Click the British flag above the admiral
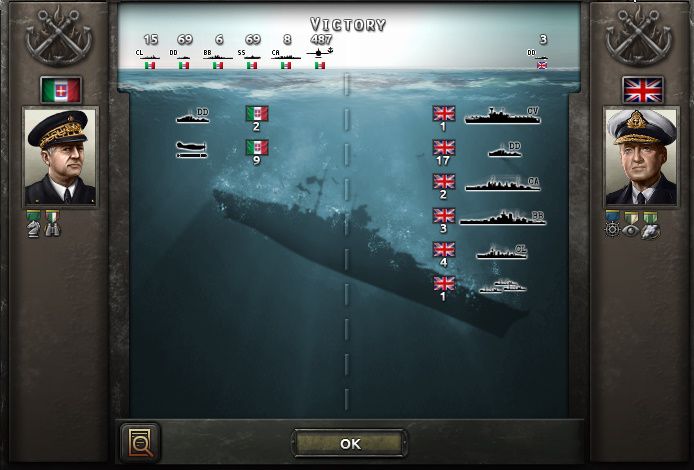This screenshot has width=694, height=470. (641, 90)
